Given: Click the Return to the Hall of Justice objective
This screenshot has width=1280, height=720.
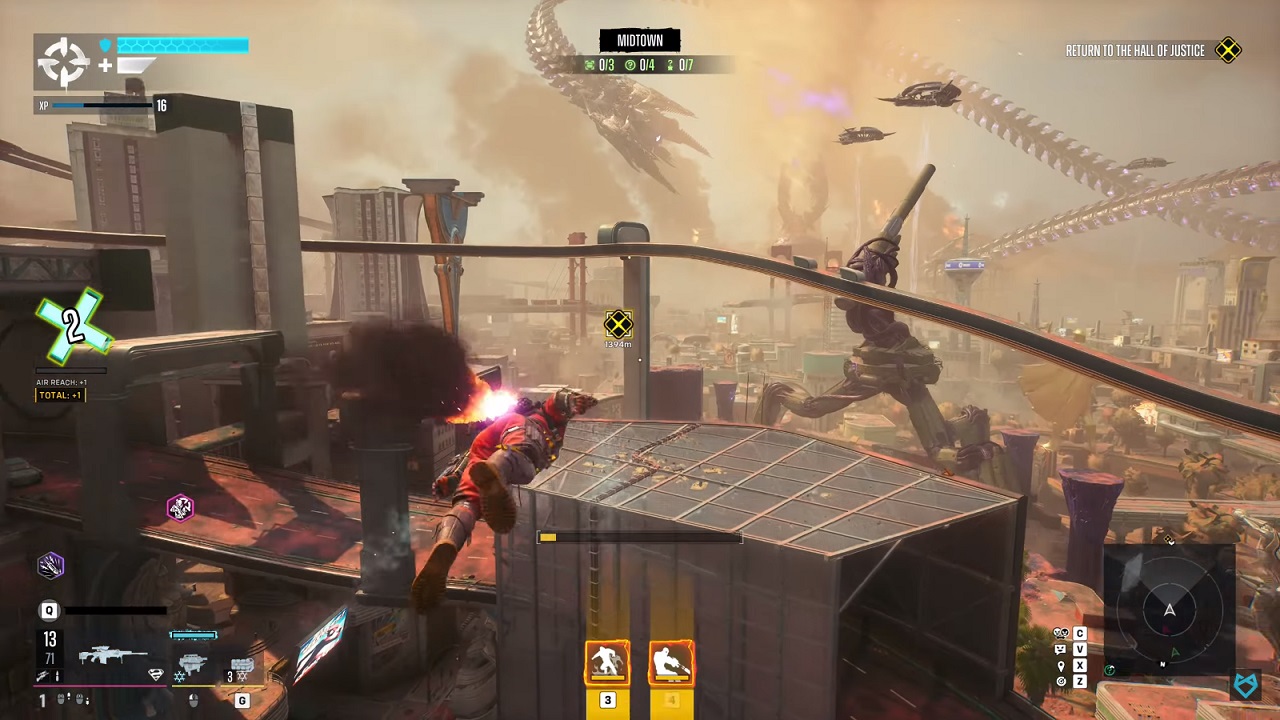Looking at the screenshot, I should click(1135, 51).
